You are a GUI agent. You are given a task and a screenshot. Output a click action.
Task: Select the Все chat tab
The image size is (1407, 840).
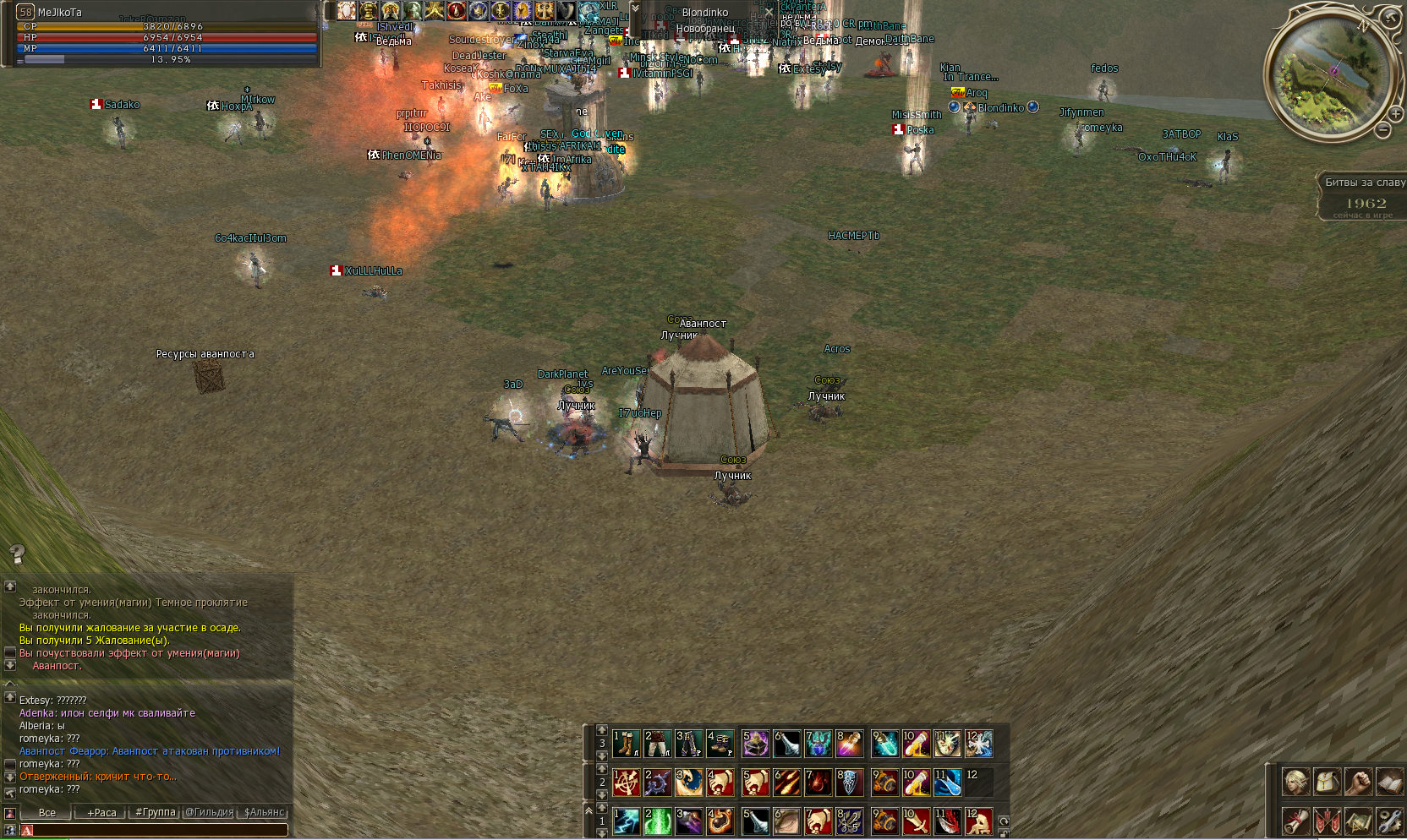pos(47,813)
